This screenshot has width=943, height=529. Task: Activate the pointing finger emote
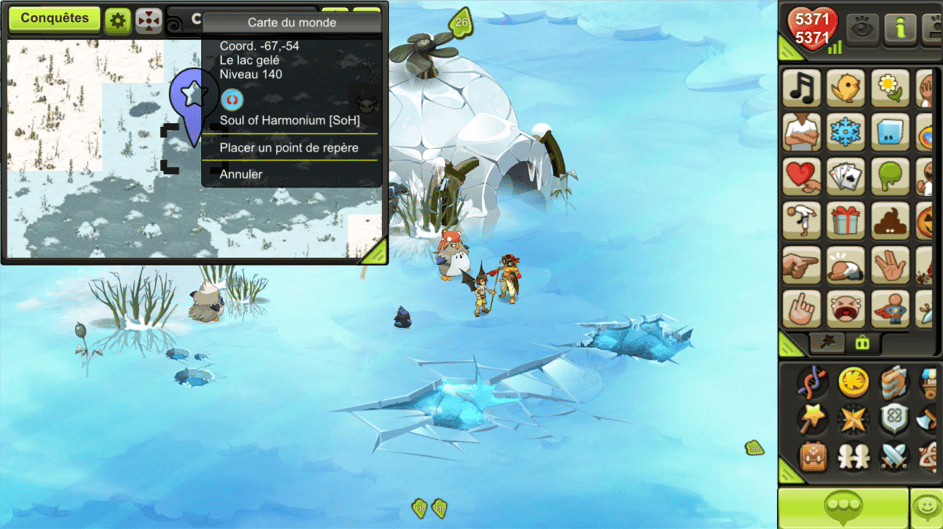coord(801,264)
